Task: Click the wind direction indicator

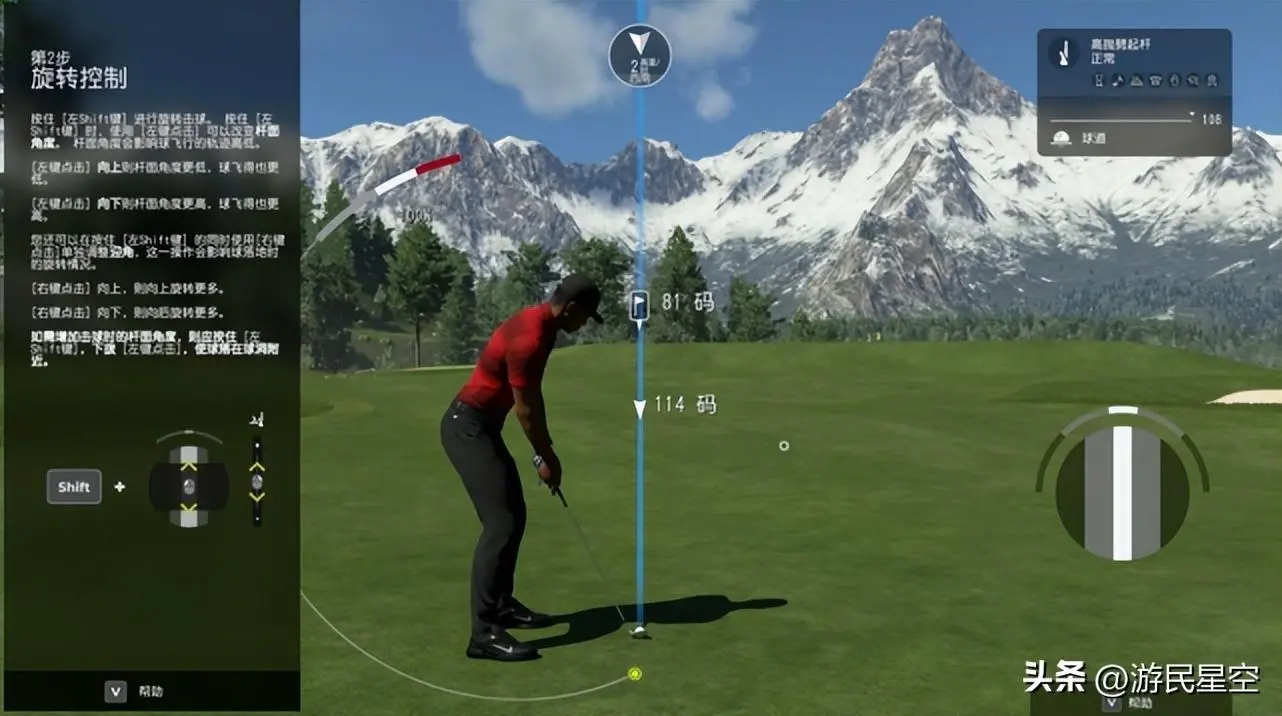Action: [640, 54]
